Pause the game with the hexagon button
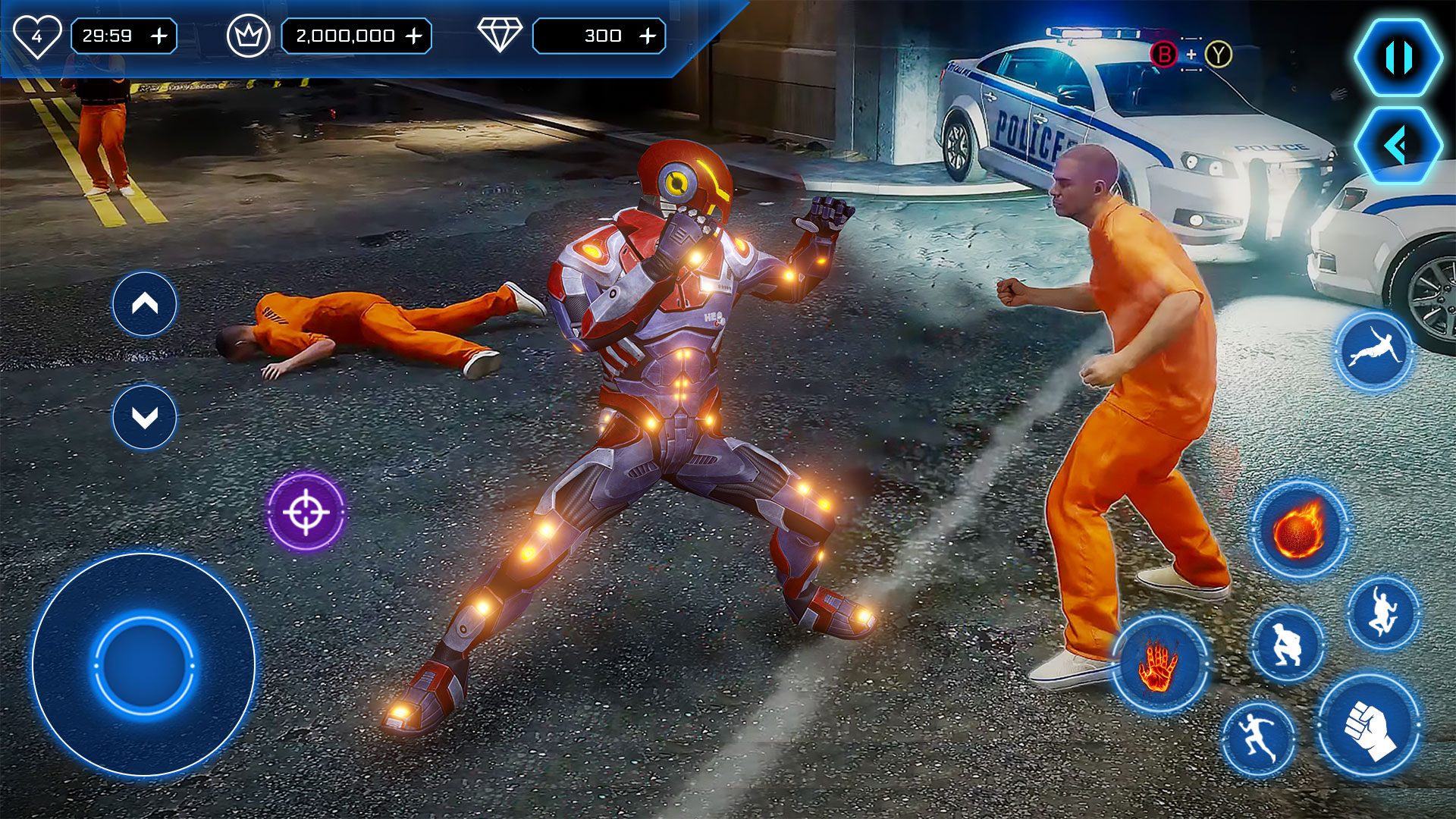This screenshot has width=1456, height=819. pyautogui.click(x=1398, y=58)
